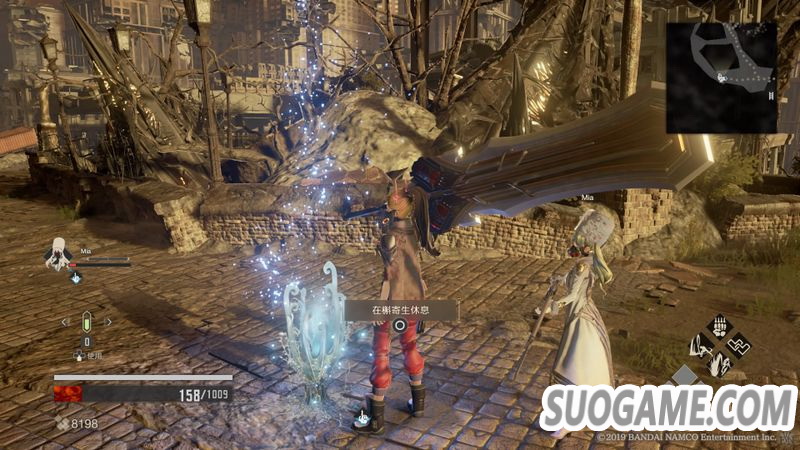The image size is (800, 450).
Task: Select Mia's partner portrait
Action: pyautogui.click(x=58, y=255)
